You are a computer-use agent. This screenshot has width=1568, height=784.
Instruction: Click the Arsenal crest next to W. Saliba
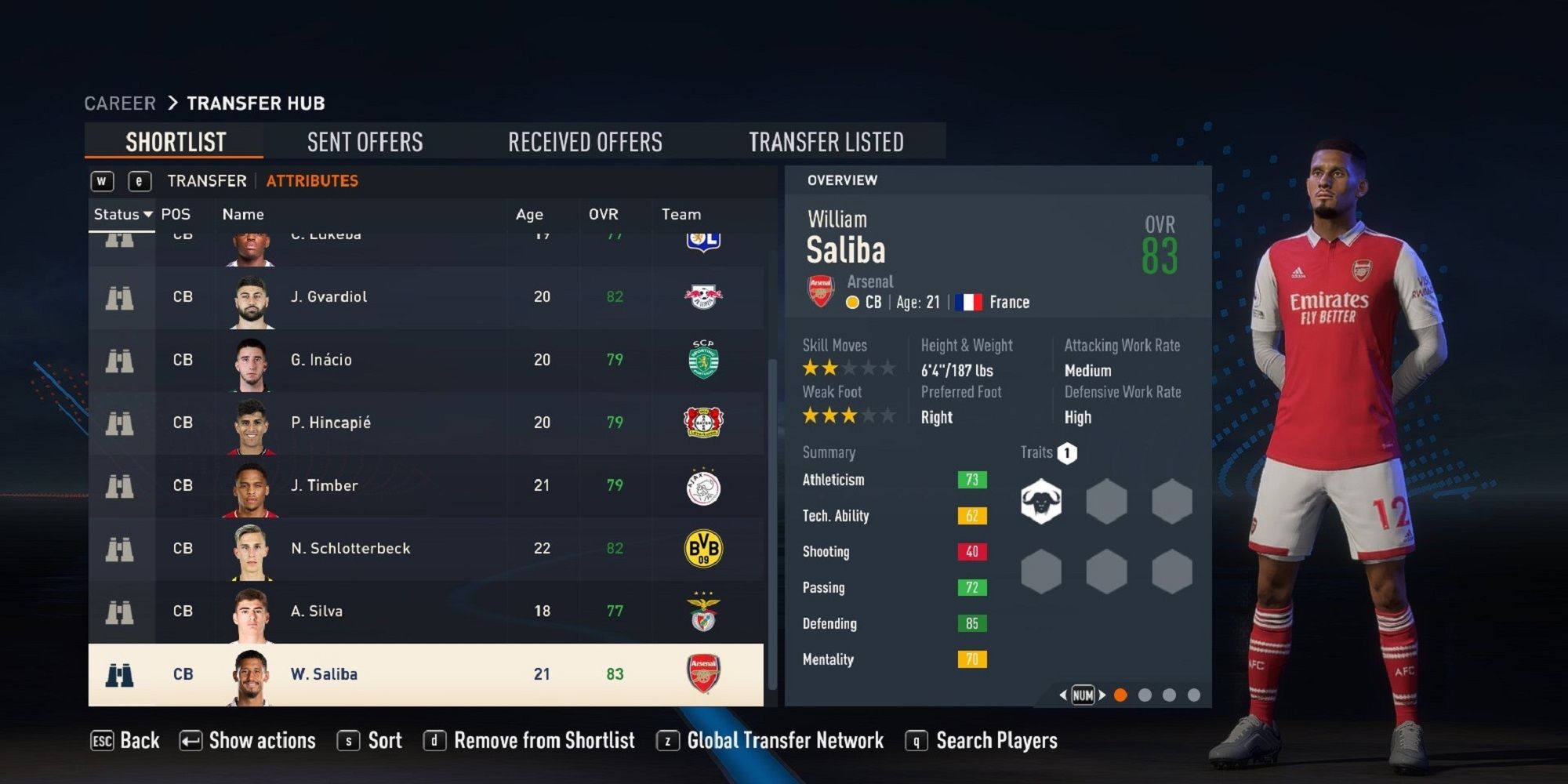click(x=704, y=673)
